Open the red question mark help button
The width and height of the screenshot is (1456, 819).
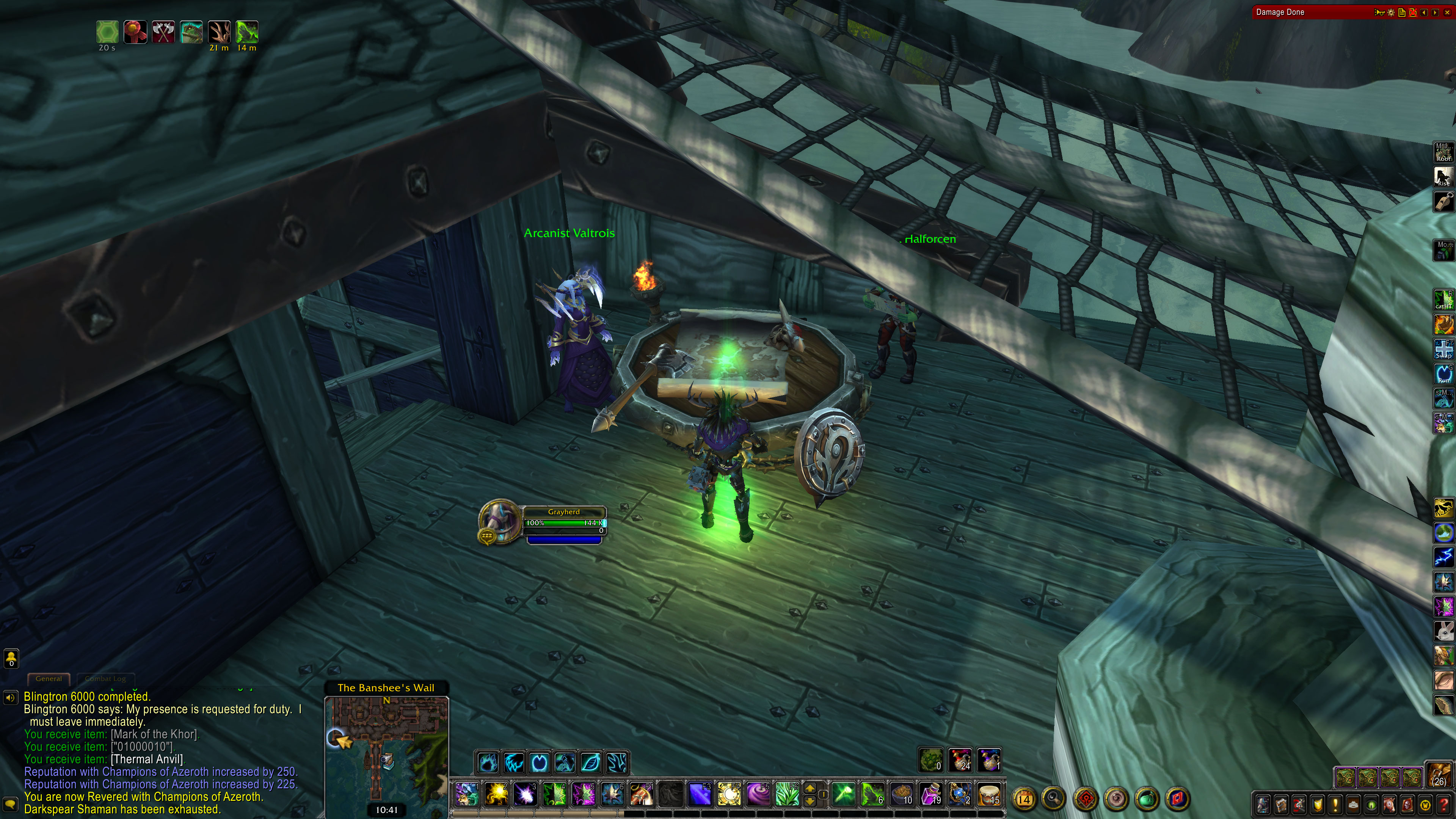point(1443,804)
